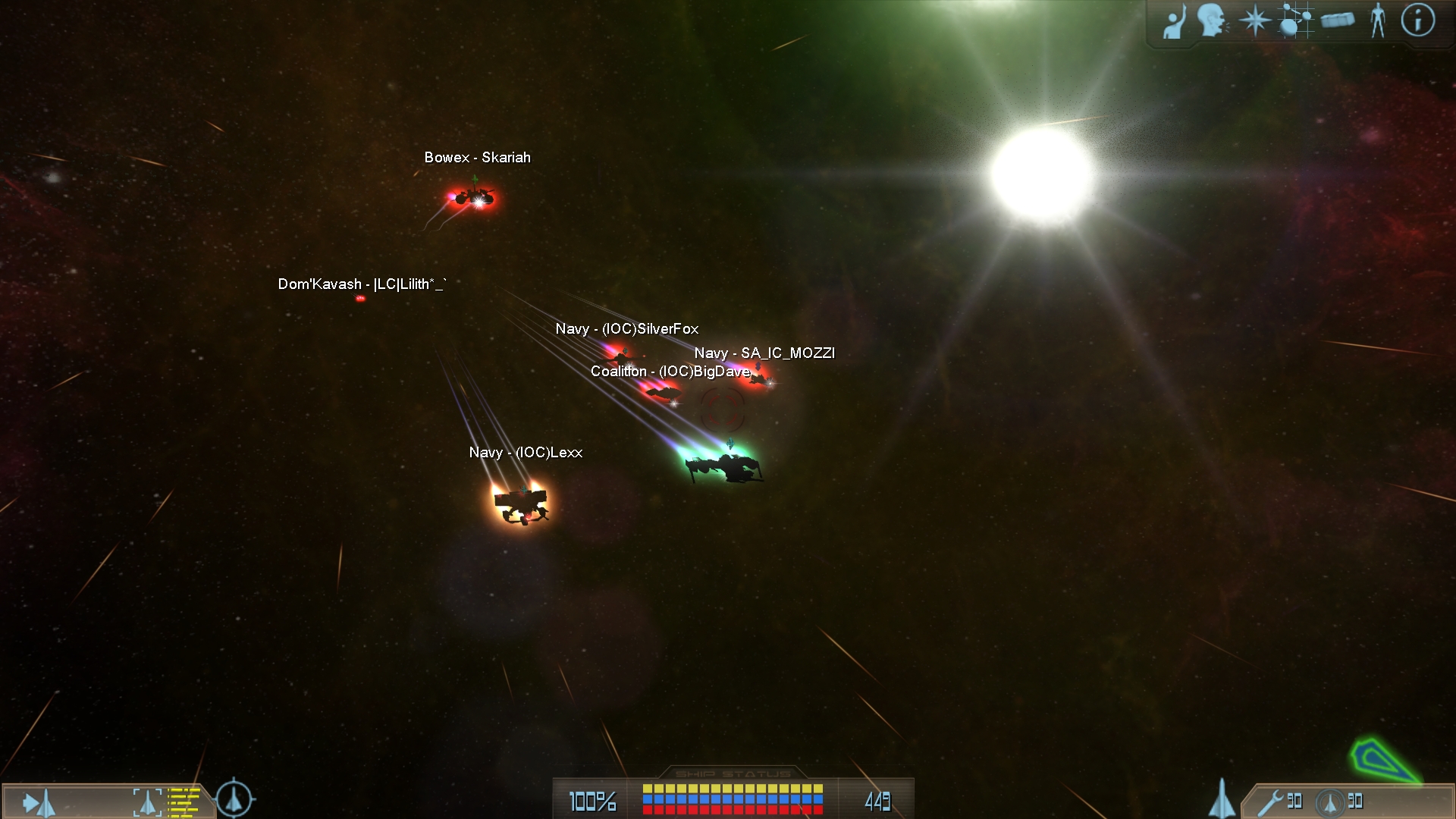The width and height of the screenshot is (1456, 819).
Task: Open the planets-on-grid navigation map icon
Action: coord(1295,20)
